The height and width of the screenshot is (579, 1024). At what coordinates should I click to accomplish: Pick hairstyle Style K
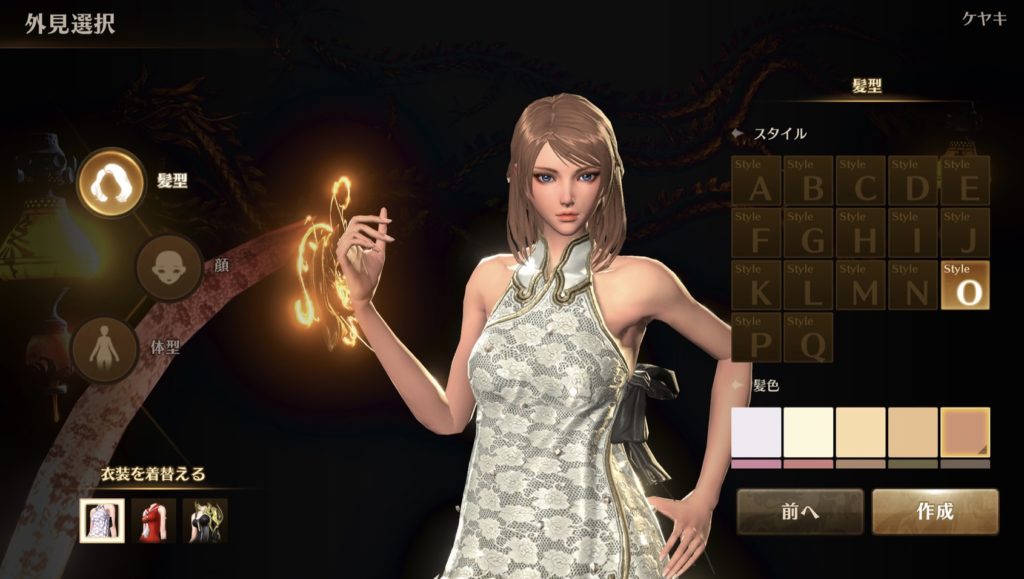[757, 285]
